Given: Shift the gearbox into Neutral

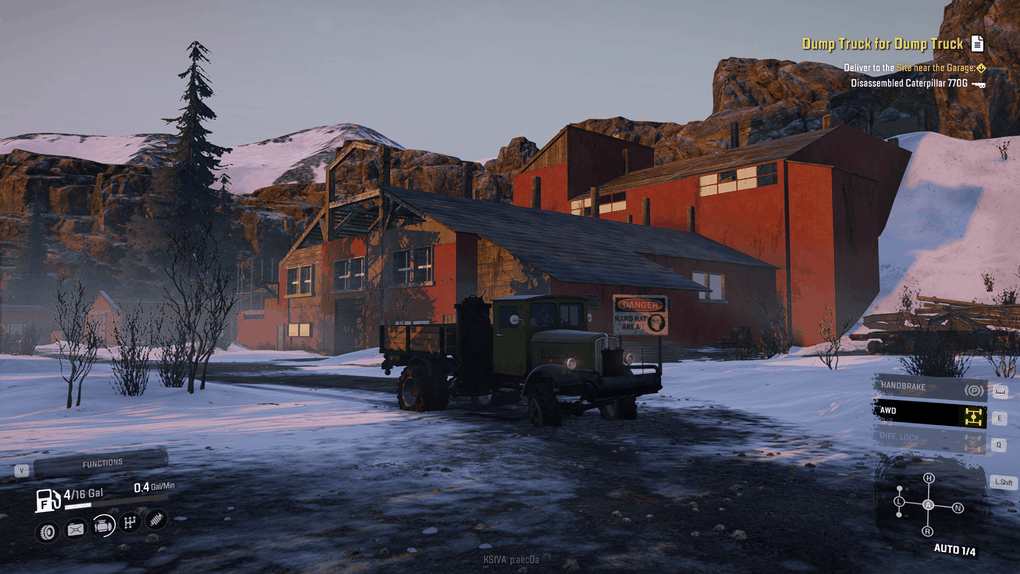Looking at the screenshot, I should tap(958, 507).
